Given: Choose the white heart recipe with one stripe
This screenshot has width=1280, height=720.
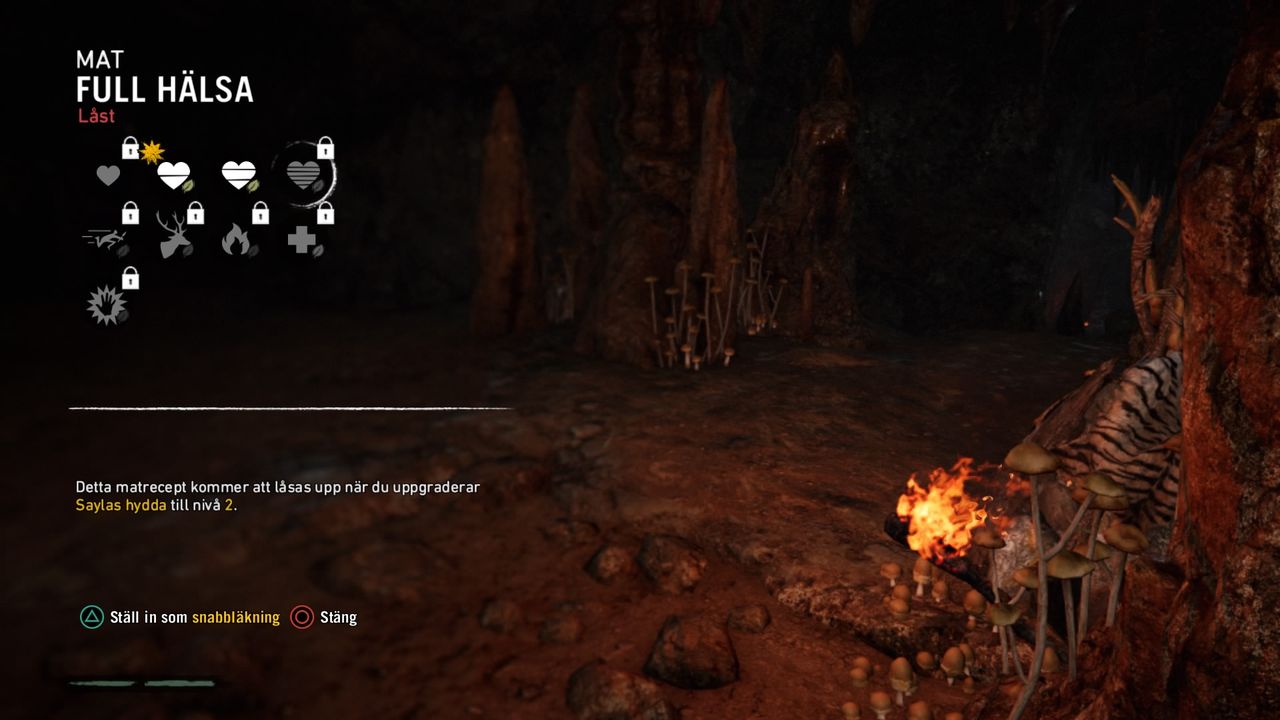Looking at the screenshot, I should [x=174, y=175].
